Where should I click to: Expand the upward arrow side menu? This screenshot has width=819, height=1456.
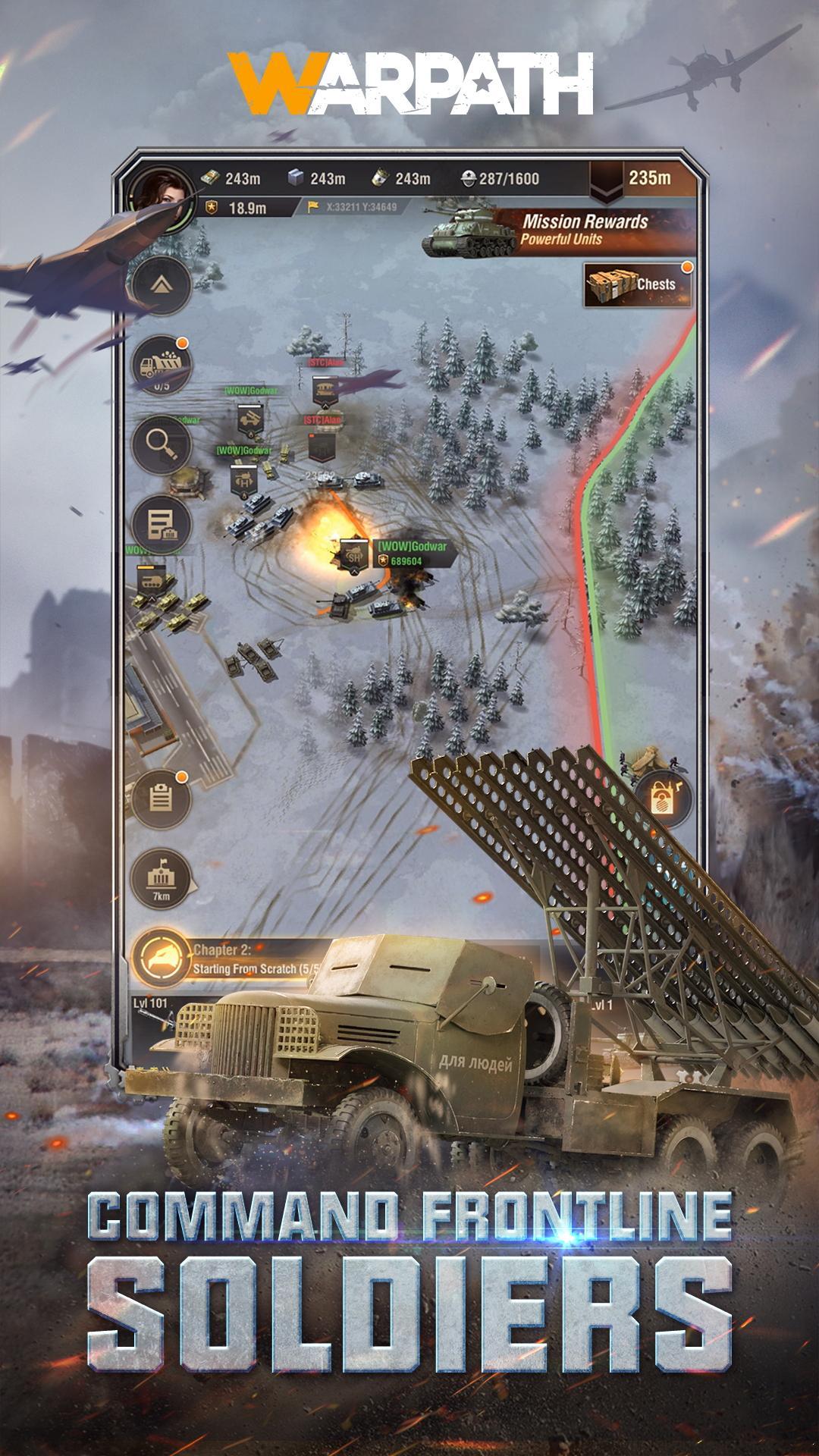pyautogui.click(x=162, y=285)
